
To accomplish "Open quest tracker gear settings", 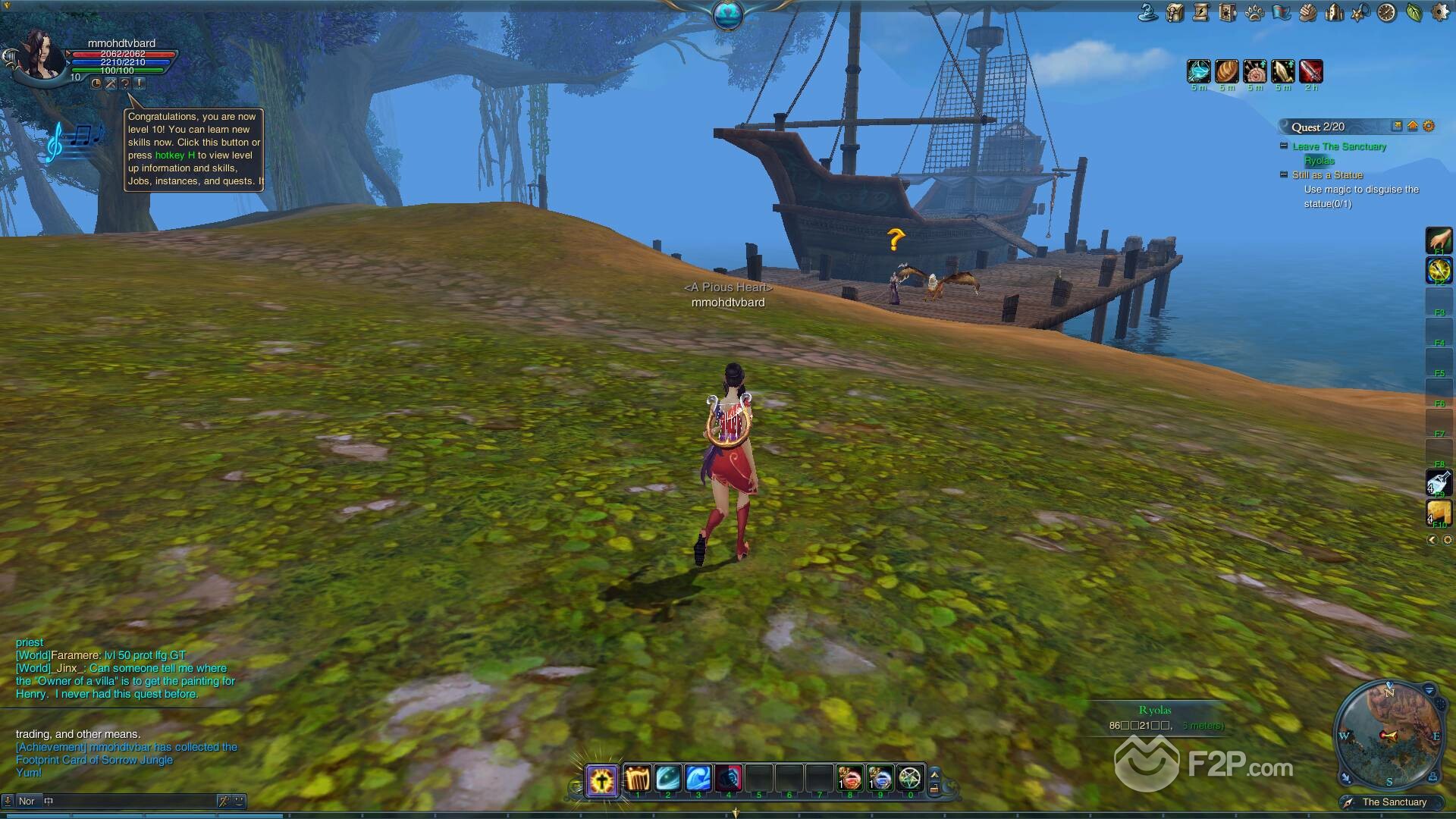I will coord(1429,127).
